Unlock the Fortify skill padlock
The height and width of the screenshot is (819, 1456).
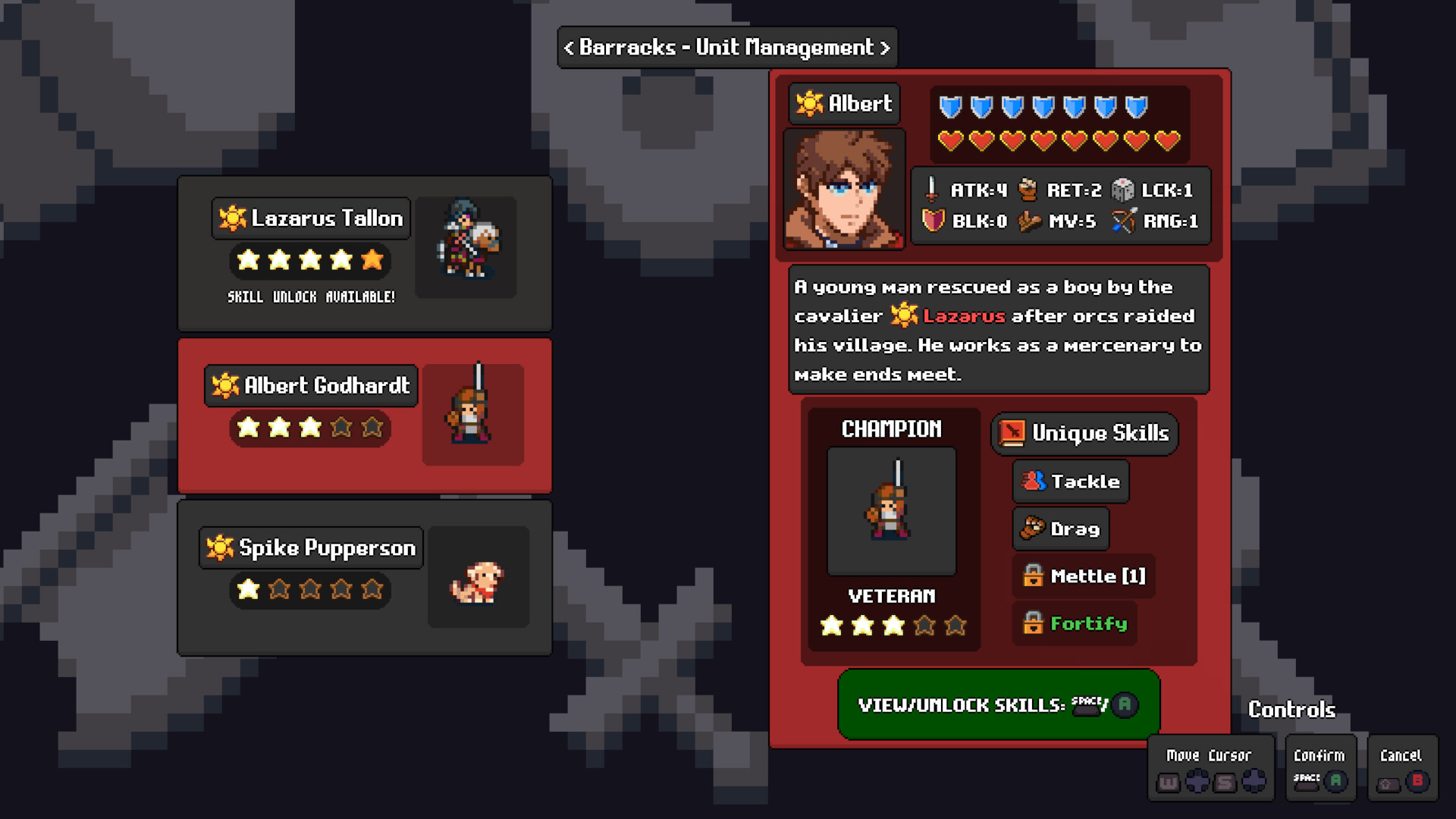click(x=1035, y=623)
